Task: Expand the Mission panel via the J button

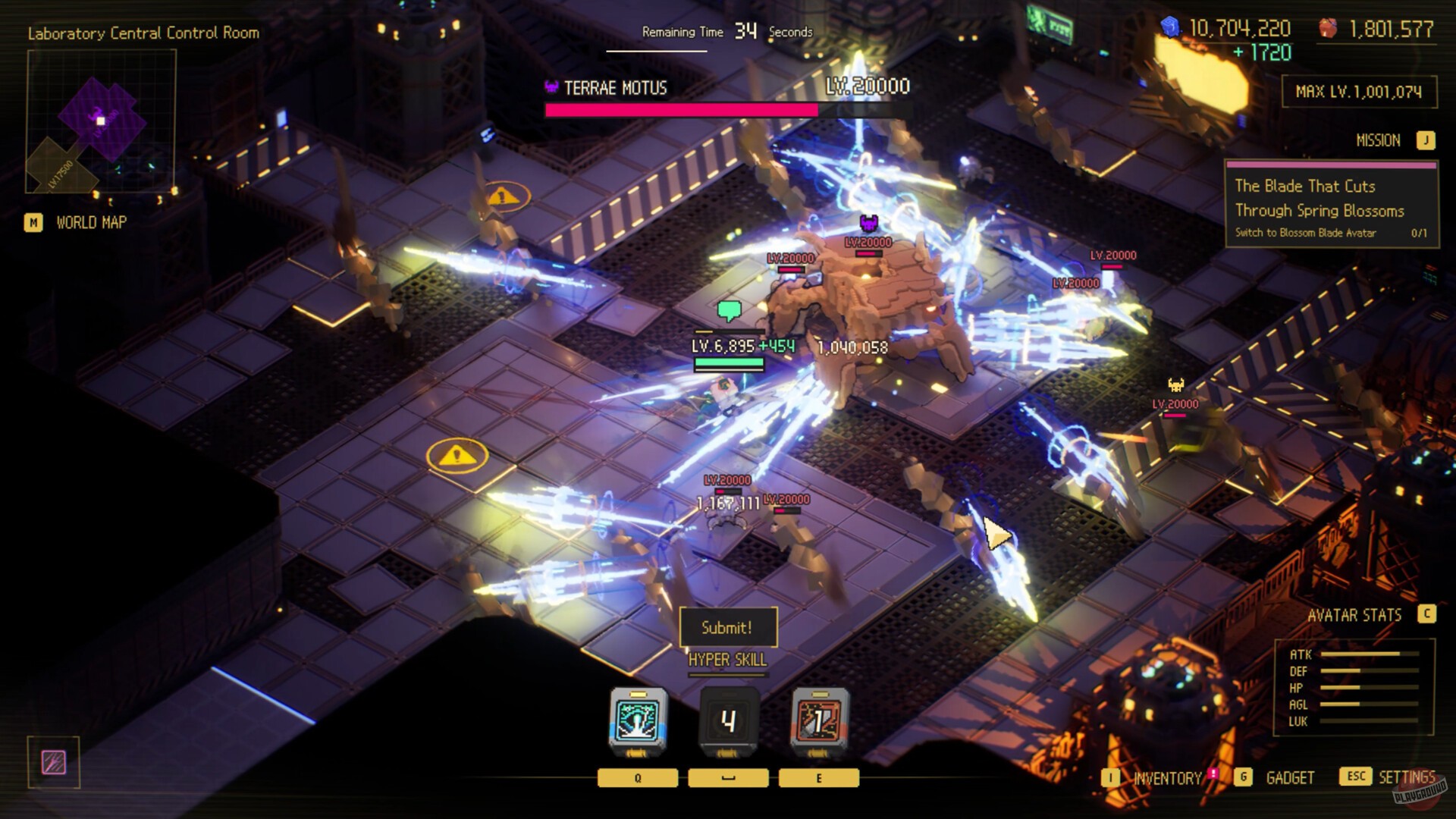Action: click(x=1425, y=140)
